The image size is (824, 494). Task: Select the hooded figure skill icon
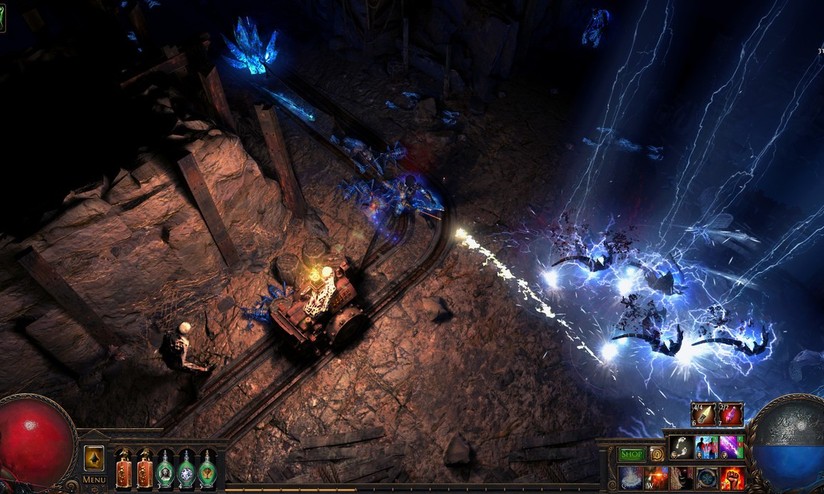click(682, 477)
